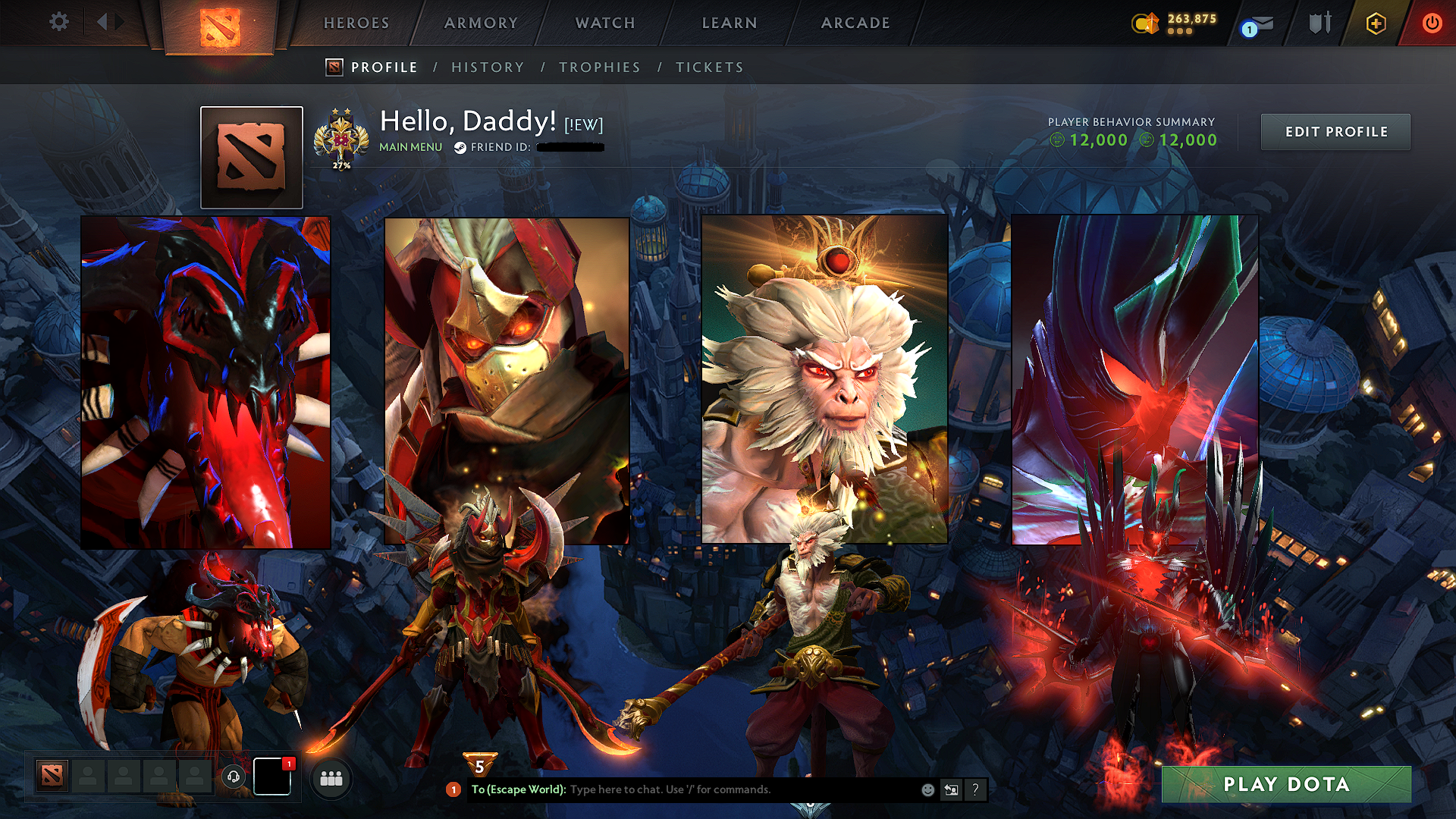This screenshot has width=1456, height=819.
Task: Click the chat input field
Action: click(x=720, y=789)
